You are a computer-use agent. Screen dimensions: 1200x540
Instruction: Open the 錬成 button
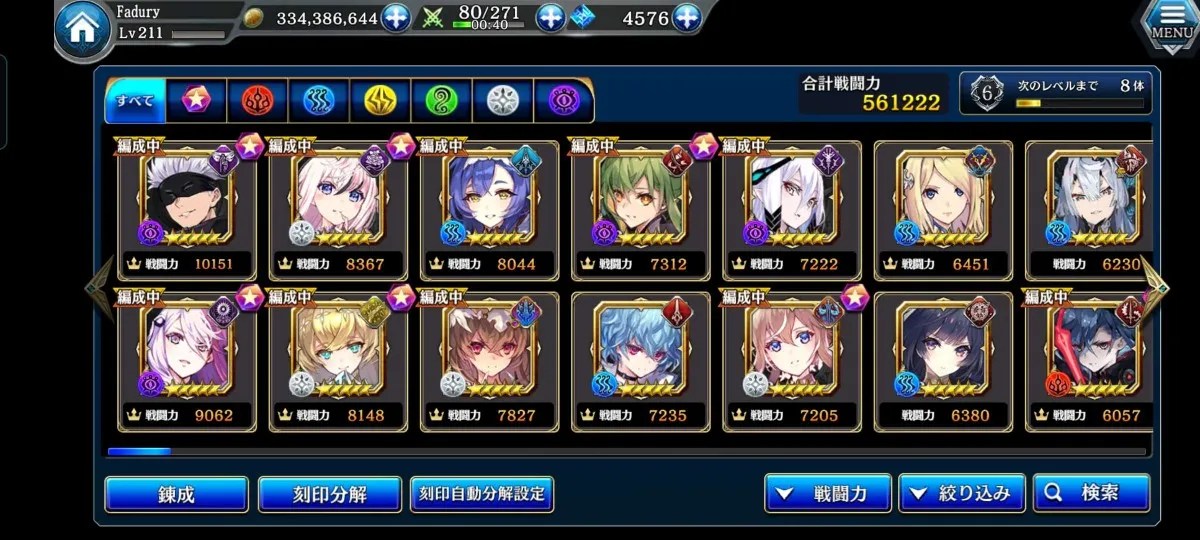tap(176, 494)
